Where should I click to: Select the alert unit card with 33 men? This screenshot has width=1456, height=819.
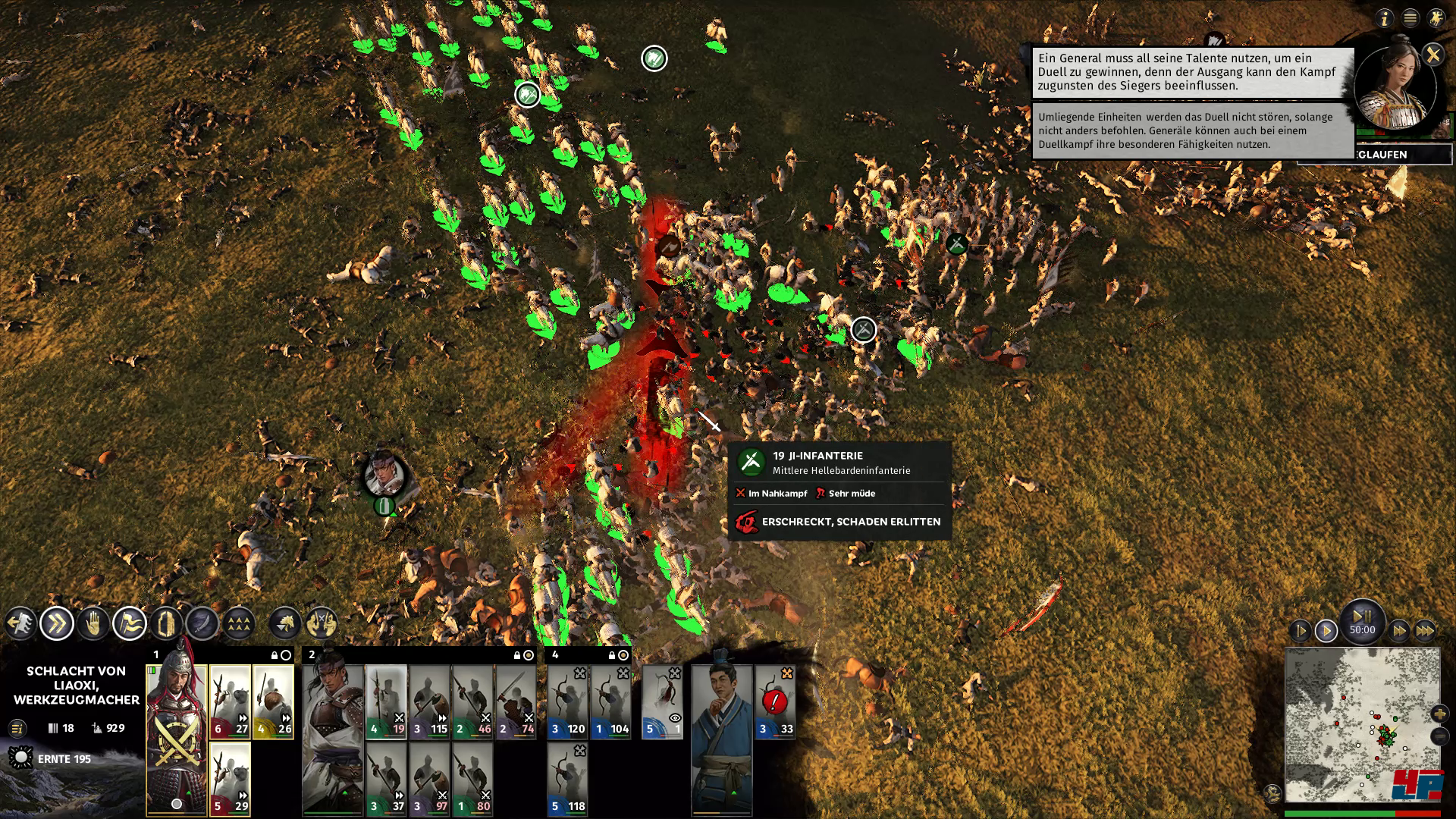tap(775, 701)
